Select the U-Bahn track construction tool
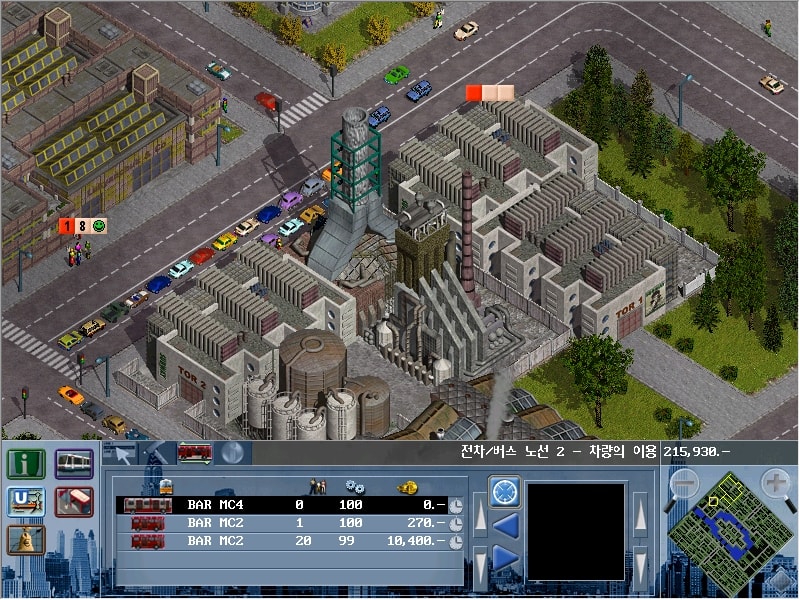This screenshot has height=600, width=800. 24,502
